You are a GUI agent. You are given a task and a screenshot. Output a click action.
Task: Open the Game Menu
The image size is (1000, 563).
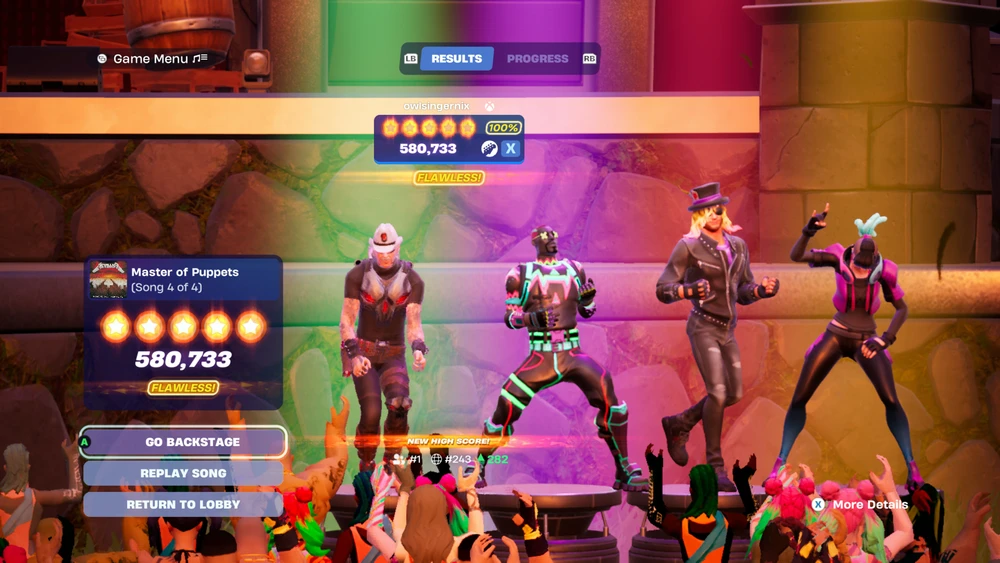point(152,59)
